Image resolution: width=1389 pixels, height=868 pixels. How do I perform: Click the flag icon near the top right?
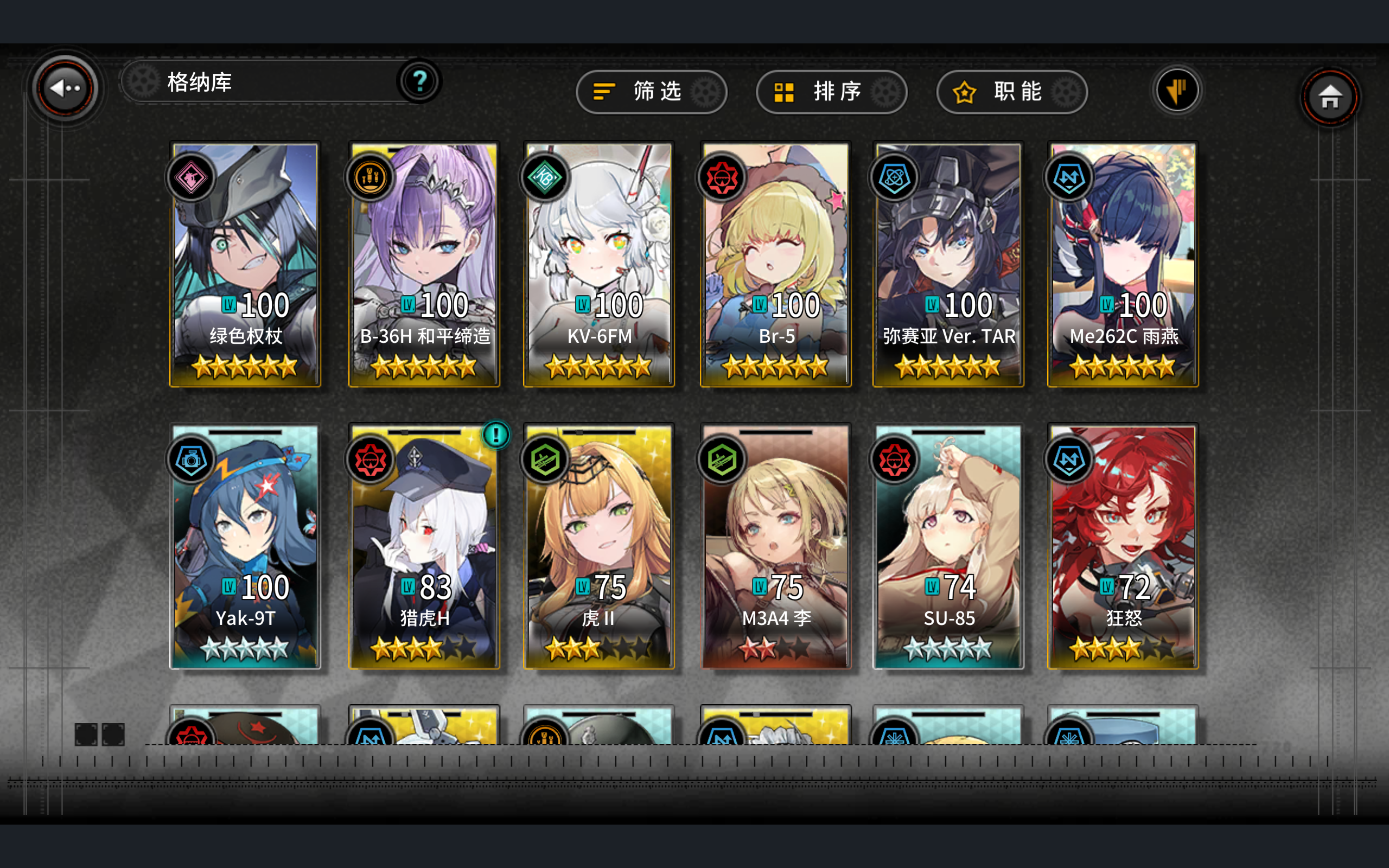1178,90
